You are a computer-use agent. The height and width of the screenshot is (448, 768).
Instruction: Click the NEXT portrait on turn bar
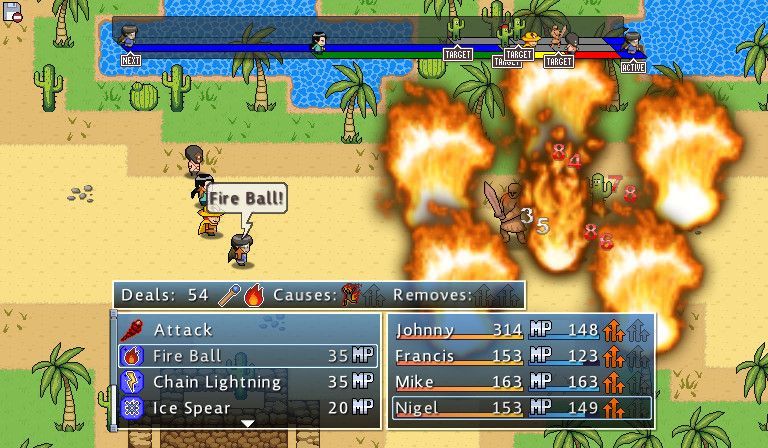coord(129,38)
